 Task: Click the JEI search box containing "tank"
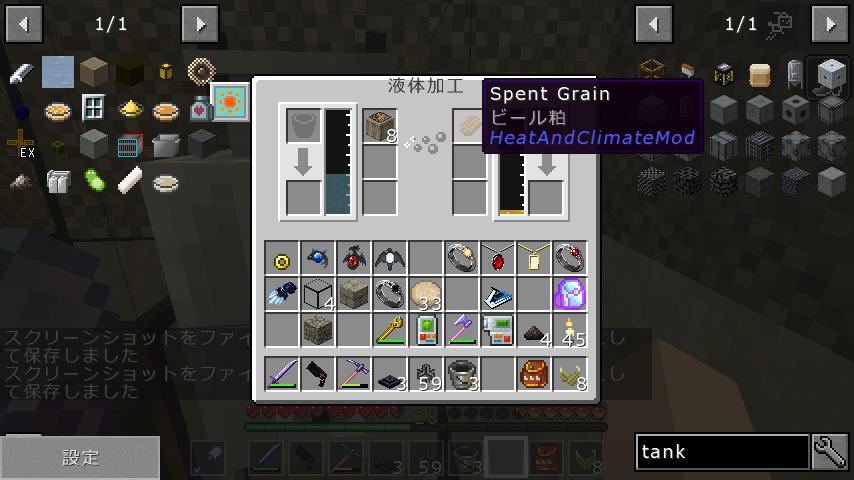(x=722, y=452)
